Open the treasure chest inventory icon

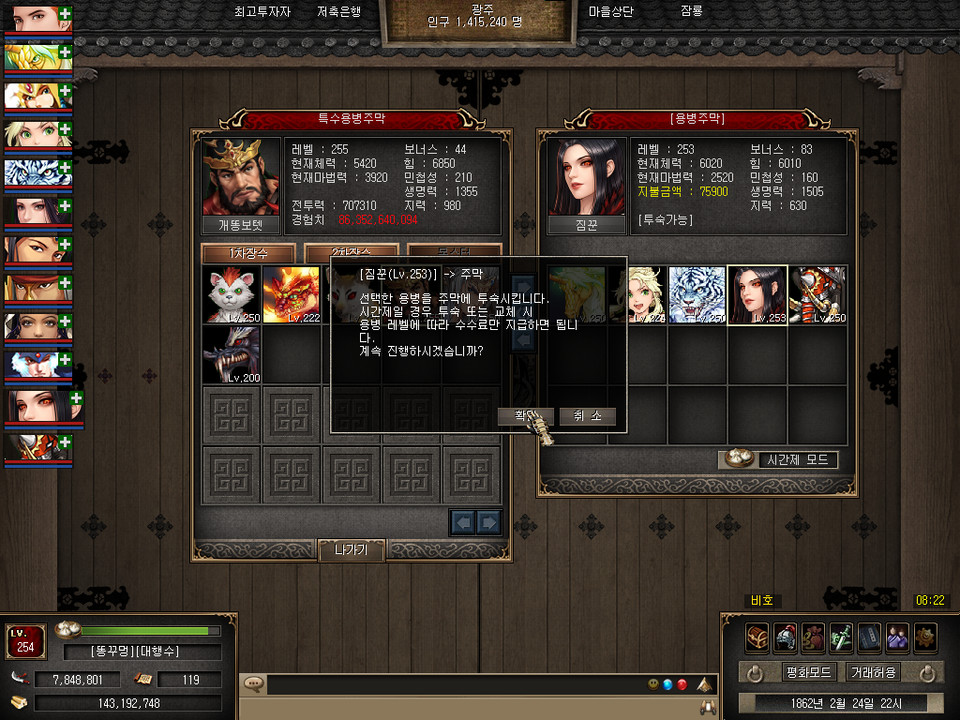click(757, 636)
